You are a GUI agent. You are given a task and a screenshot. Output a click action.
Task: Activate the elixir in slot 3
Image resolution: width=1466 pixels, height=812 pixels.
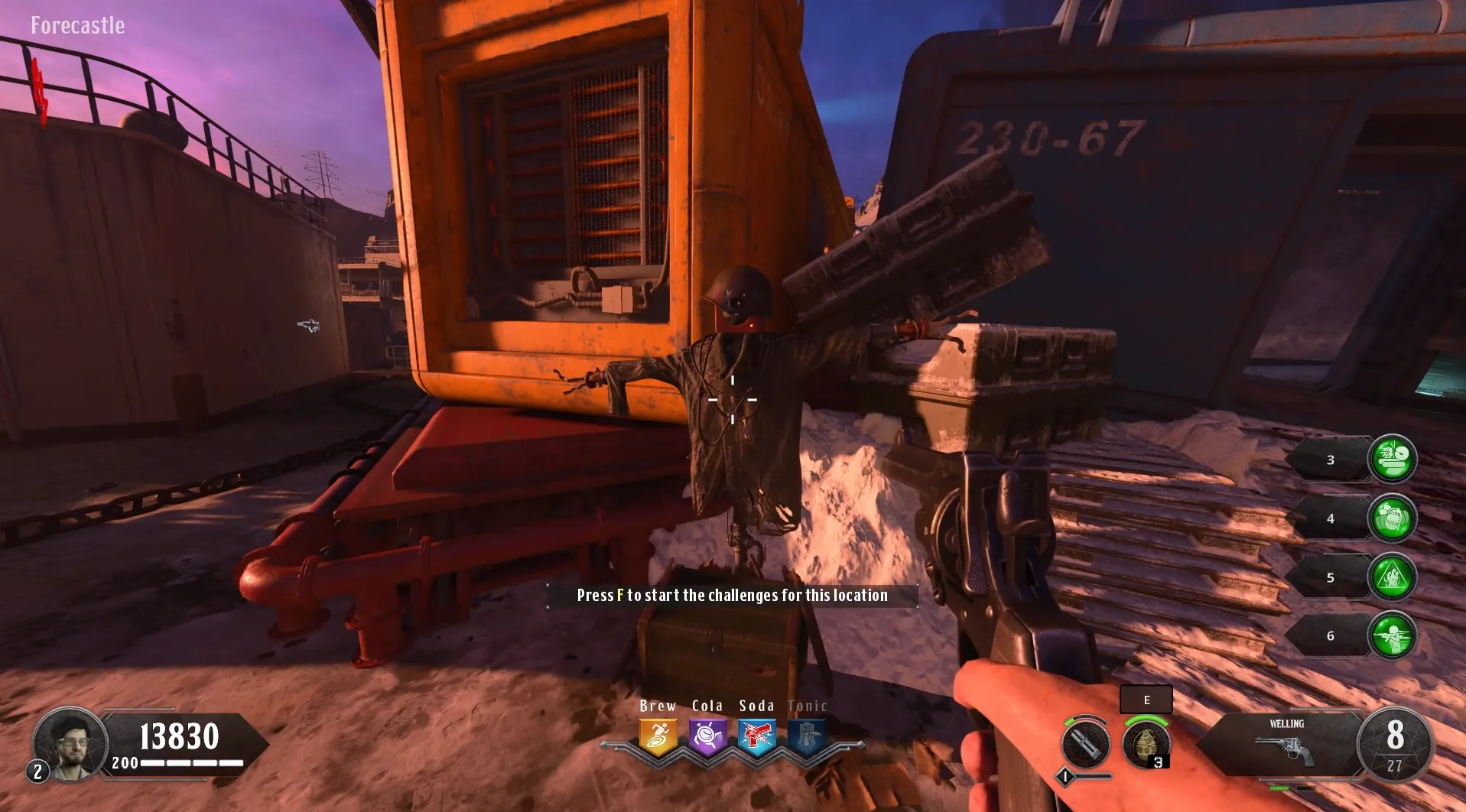pyautogui.click(x=1392, y=459)
